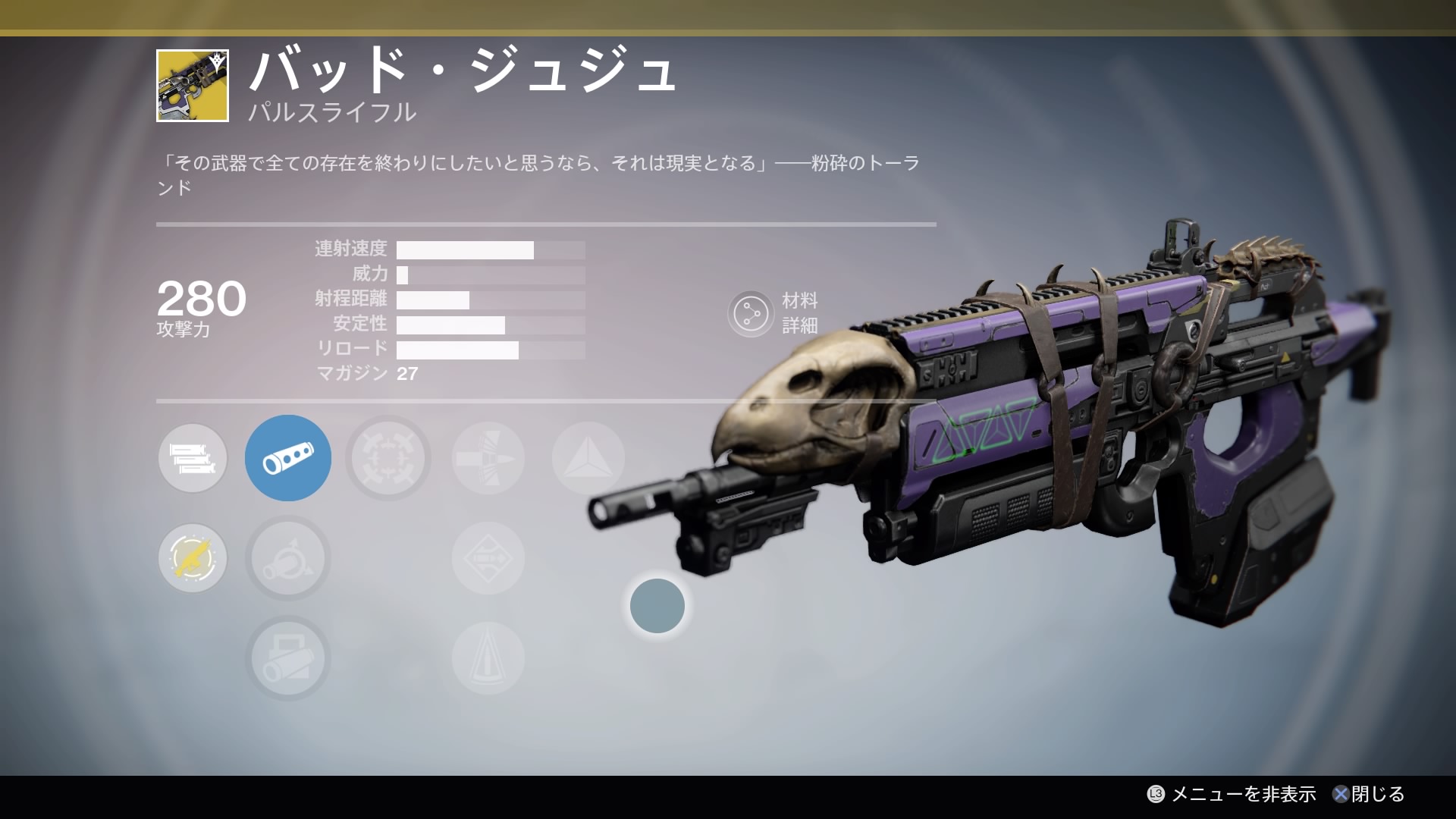Pick the bullet with fins perk node
The width and height of the screenshot is (1456, 819).
488,458
